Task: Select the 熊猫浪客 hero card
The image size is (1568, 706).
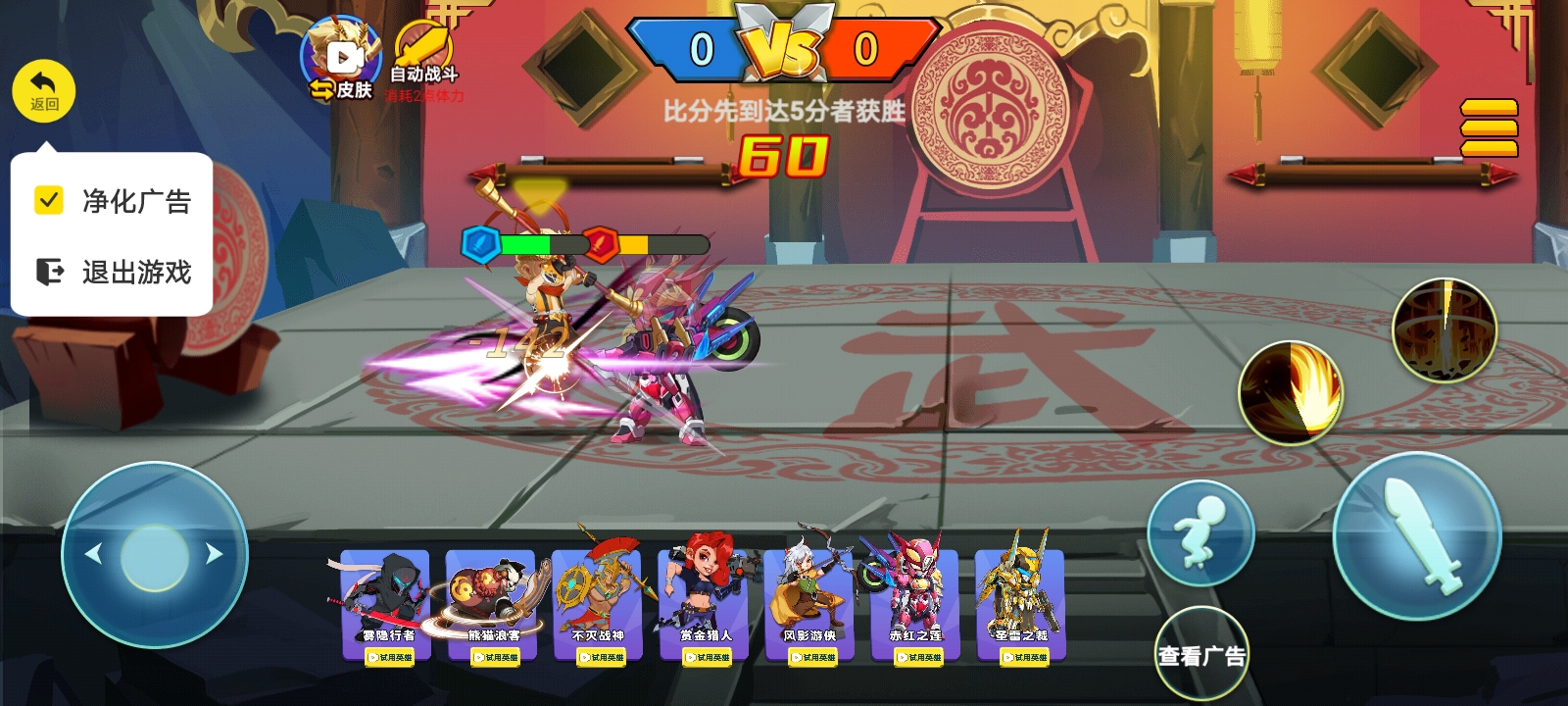Action: tap(491, 604)
